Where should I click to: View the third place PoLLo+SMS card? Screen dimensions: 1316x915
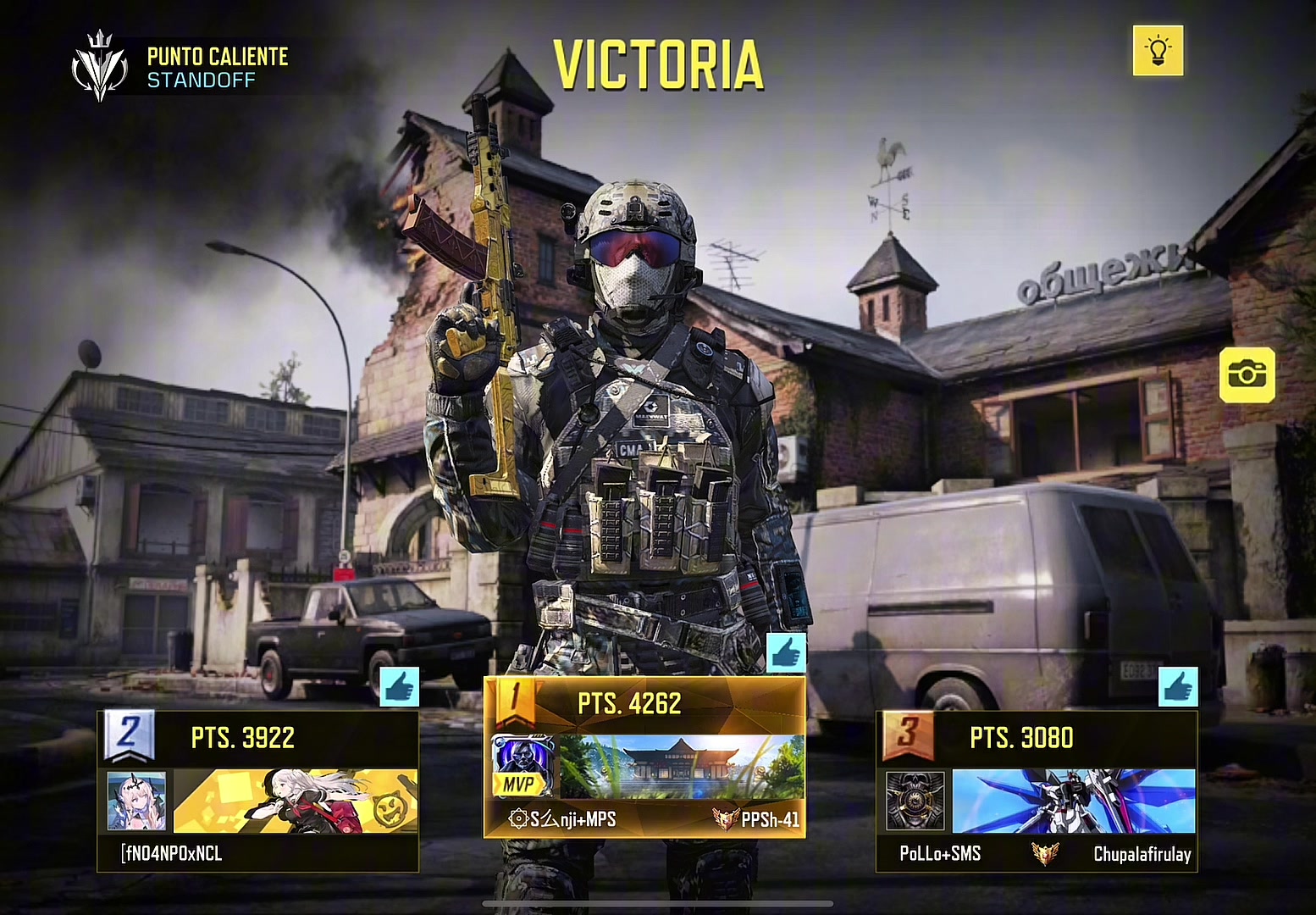(x=1037, y=791)
